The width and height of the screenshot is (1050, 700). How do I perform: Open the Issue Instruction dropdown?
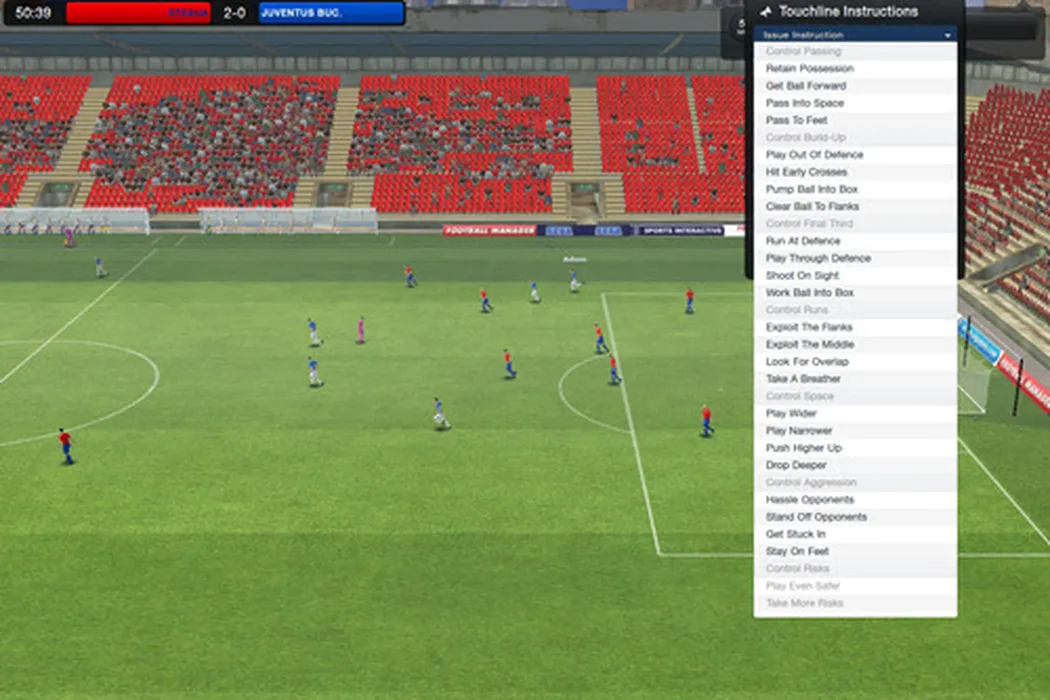tap(855, 35)
